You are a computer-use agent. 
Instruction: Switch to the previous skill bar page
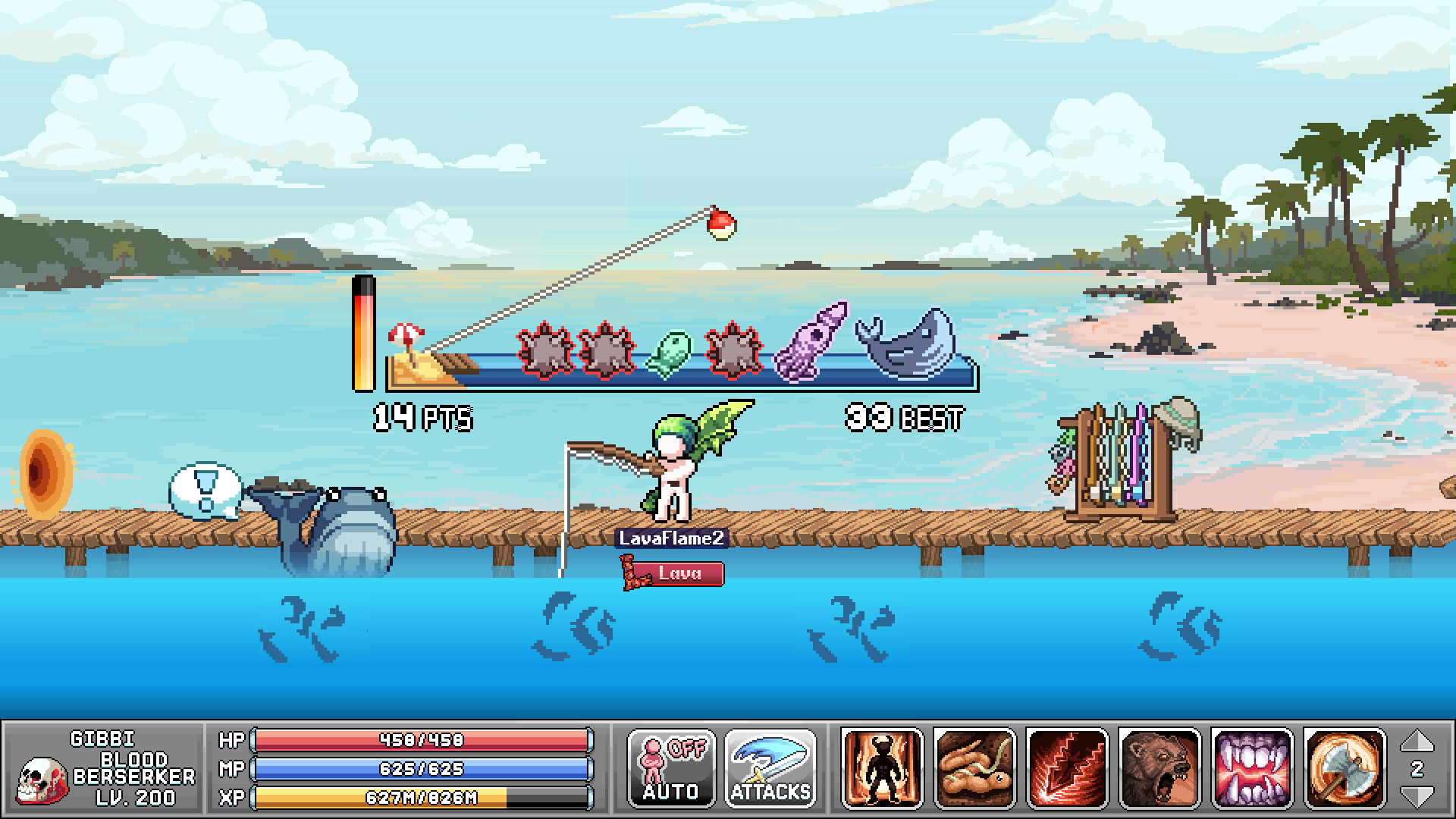1417,742
